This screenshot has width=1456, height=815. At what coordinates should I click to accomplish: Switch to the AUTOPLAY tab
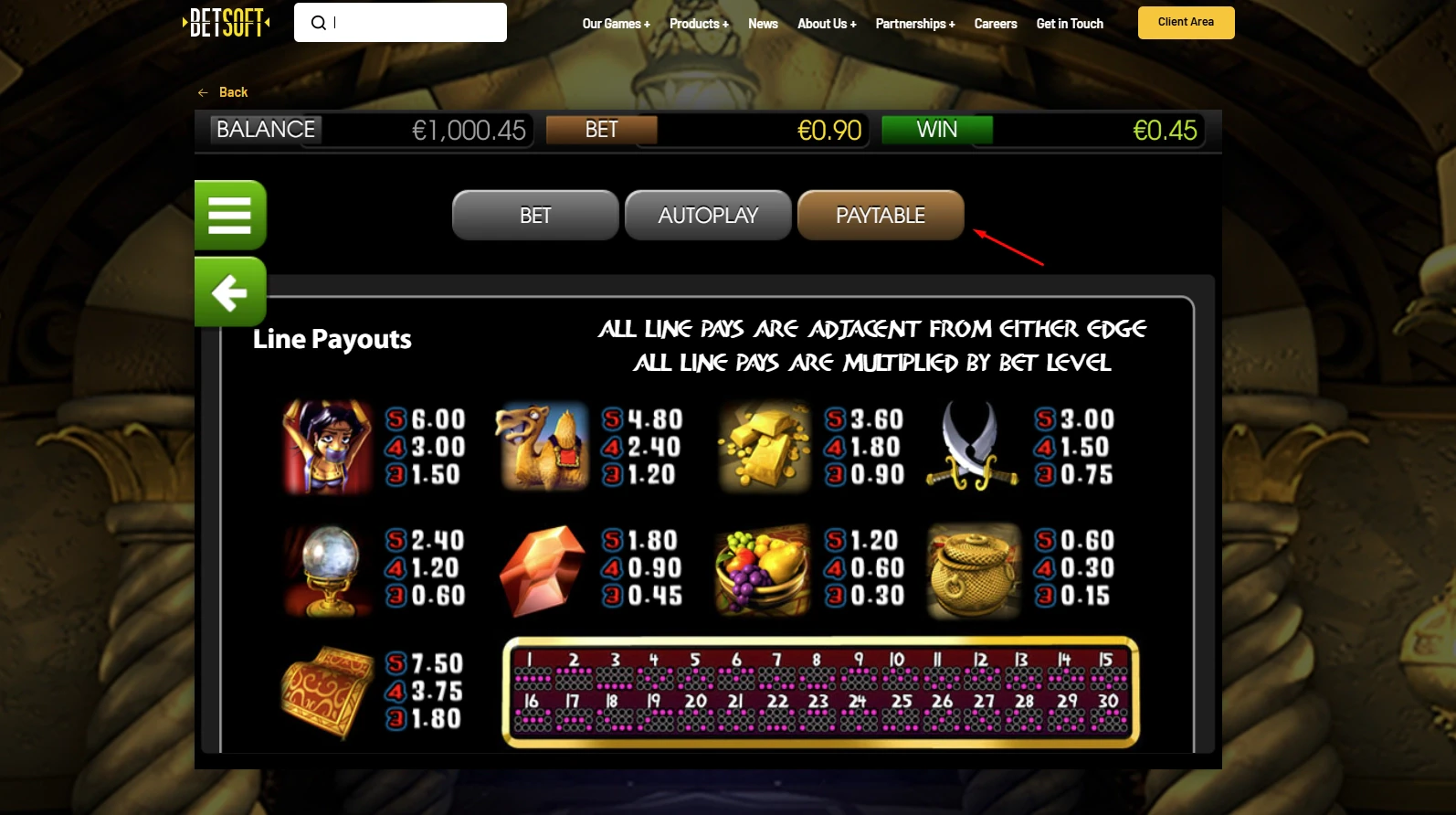pos(707,215)
